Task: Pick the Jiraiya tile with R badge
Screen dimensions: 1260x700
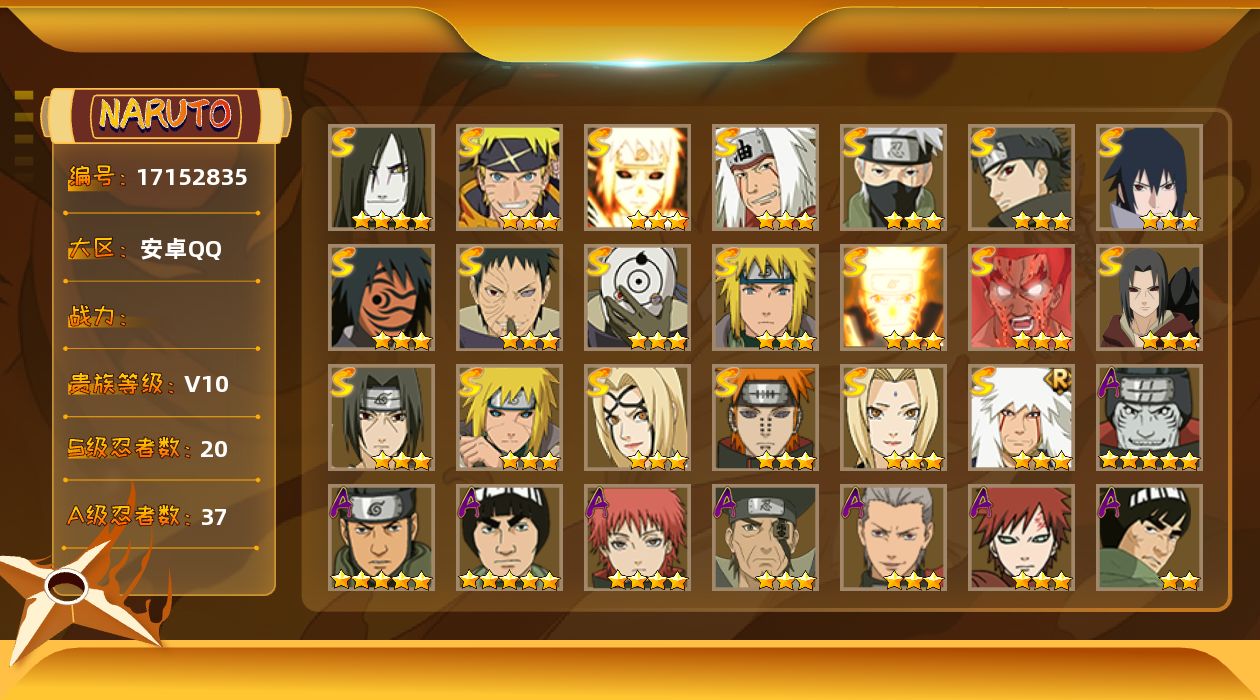Action: pos(1021,417)
